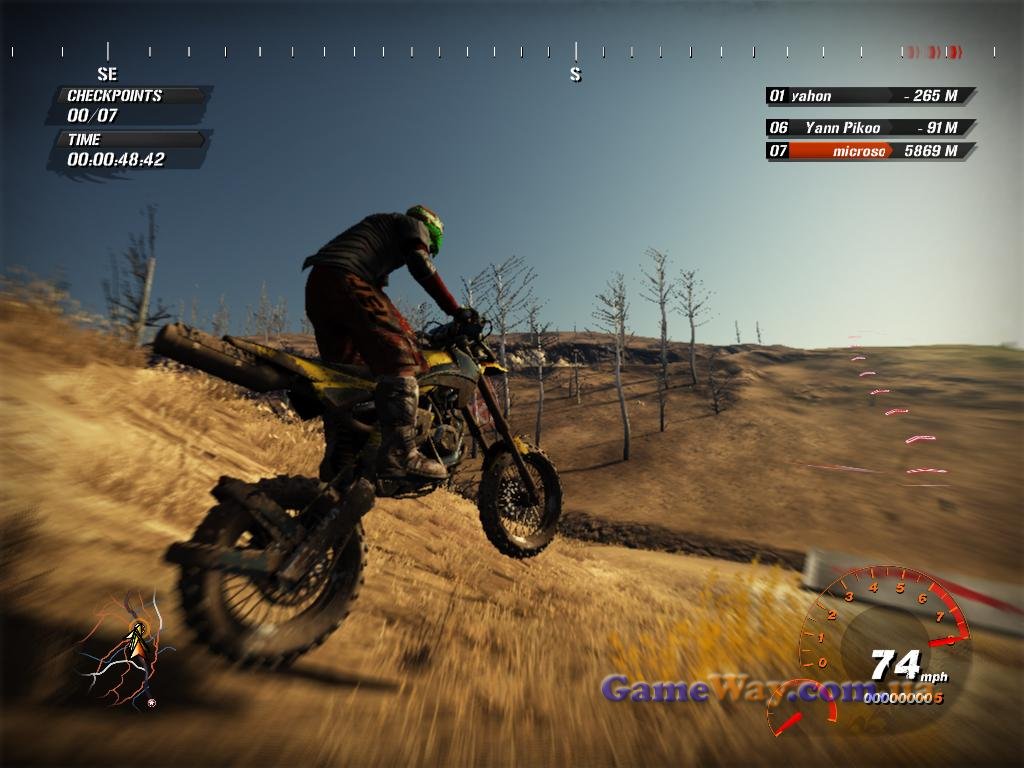Click the Checkpoints objective tracker
The height and width of the screenshot is (768, 1024).
click(128, 105)
